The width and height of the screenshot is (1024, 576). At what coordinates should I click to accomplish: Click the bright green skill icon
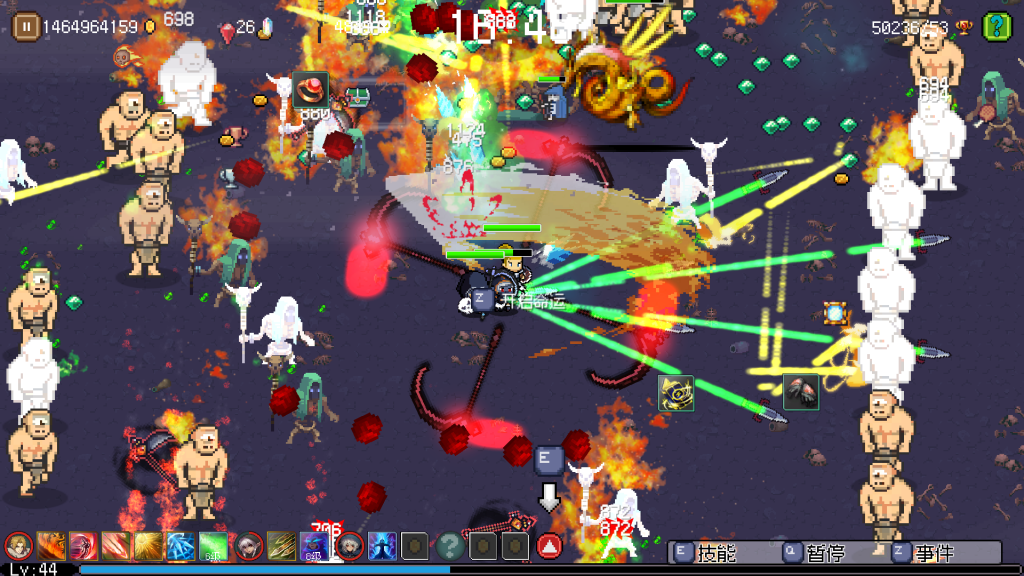coord(214,546)
